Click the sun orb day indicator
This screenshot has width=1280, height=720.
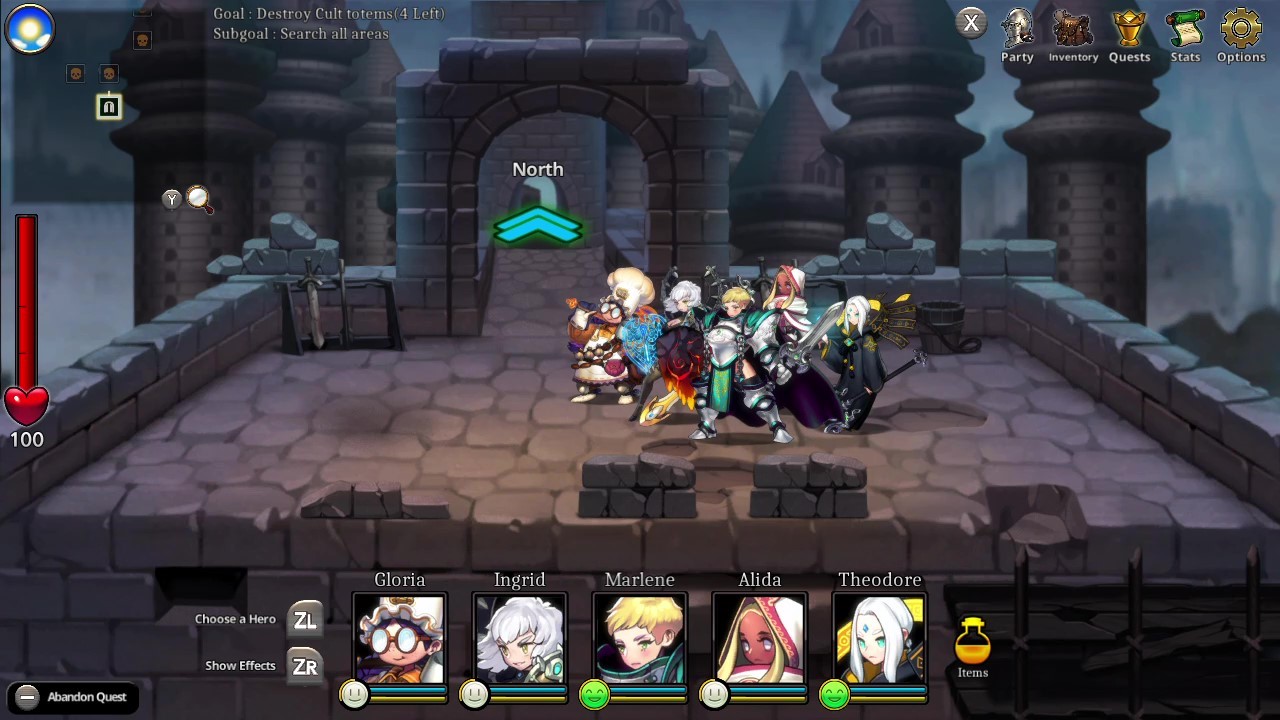tap(29, 29)
